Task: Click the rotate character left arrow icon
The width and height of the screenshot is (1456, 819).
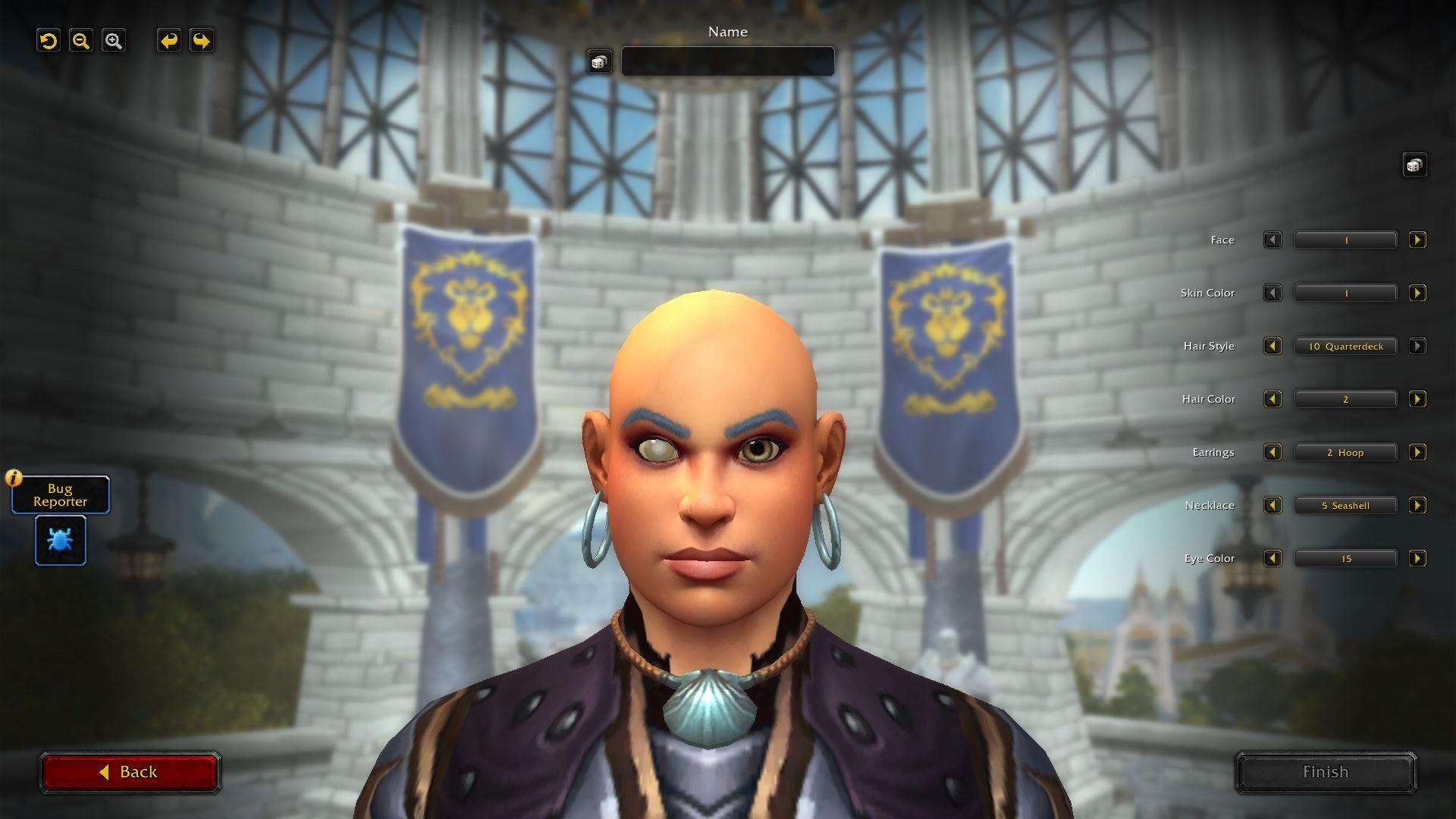Action: coord(168,41)
